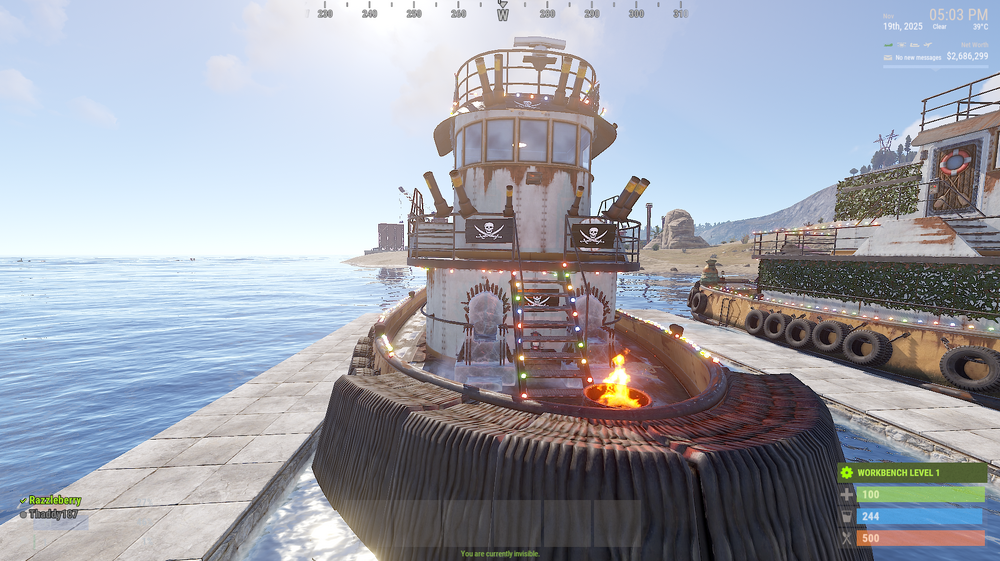Click the green event status icon

[888, 44]
